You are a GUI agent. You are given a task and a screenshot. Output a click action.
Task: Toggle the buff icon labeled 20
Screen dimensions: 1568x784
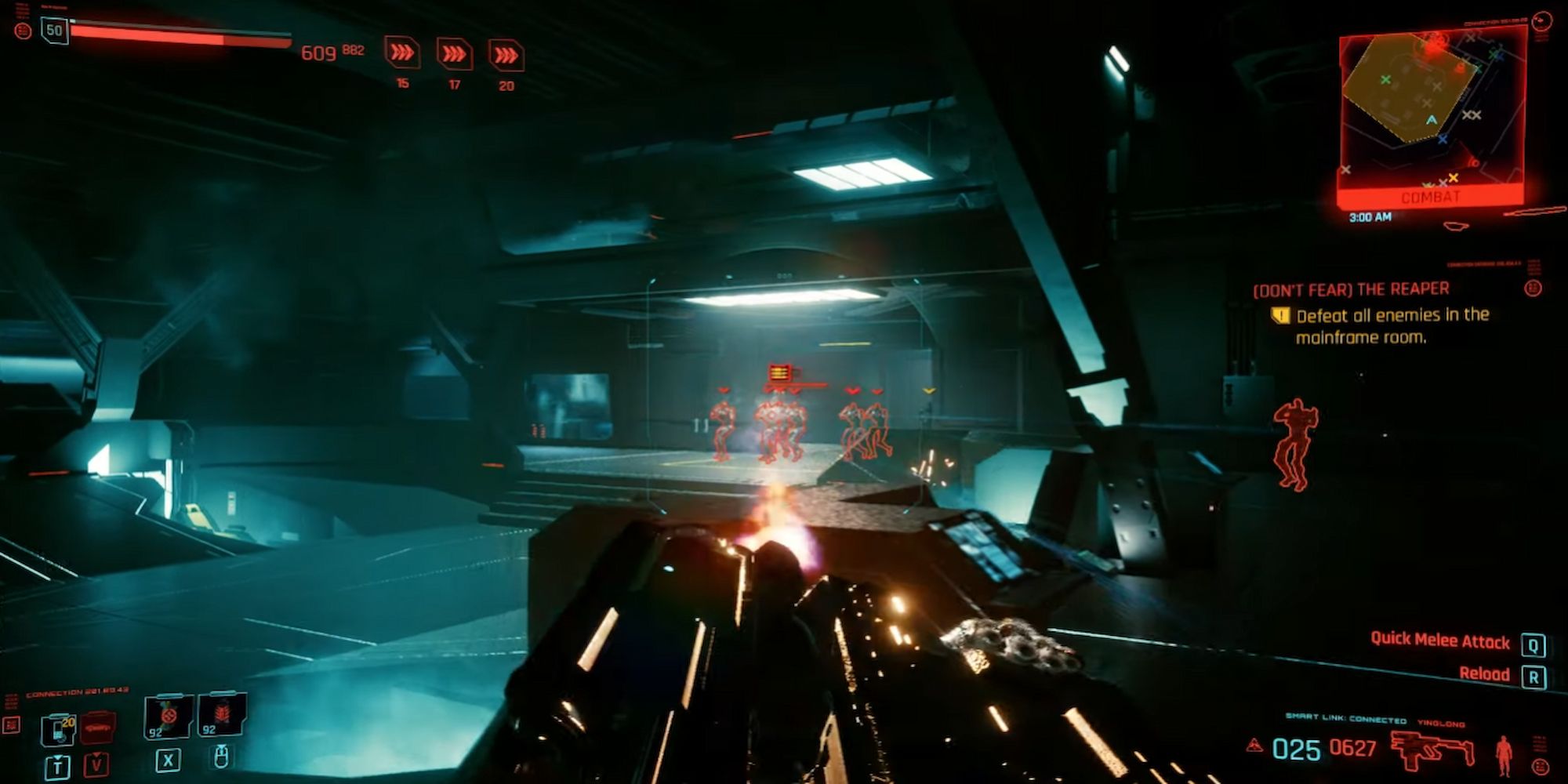point(506,55)
